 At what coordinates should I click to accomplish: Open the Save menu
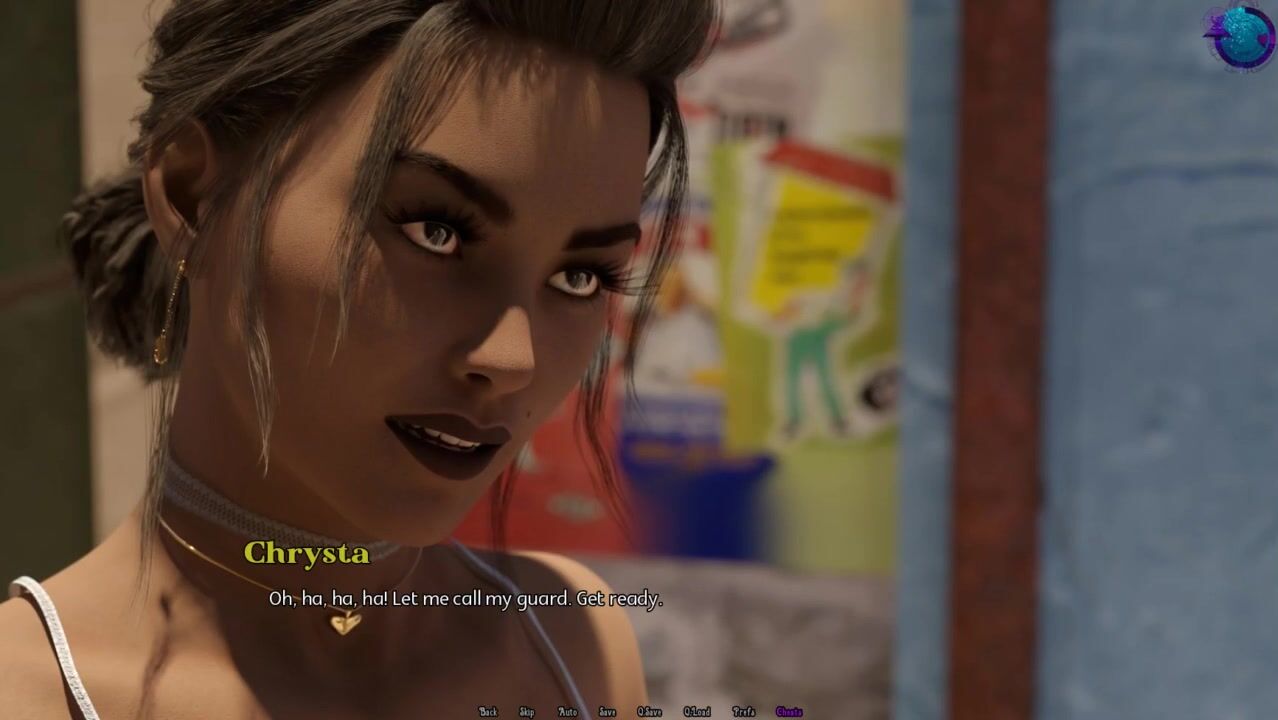(x=607, y=712)
